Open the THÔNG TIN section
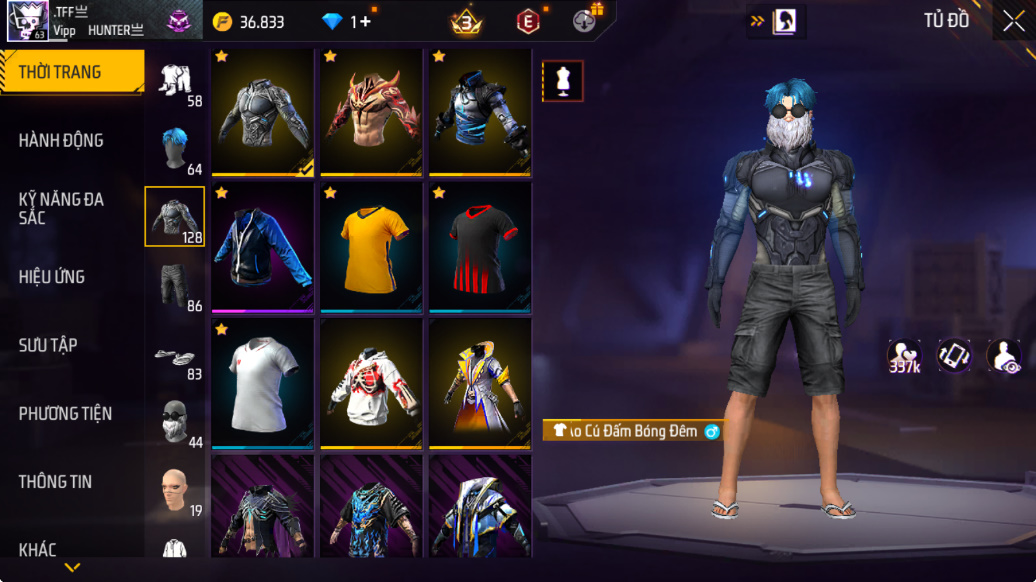 55,481
